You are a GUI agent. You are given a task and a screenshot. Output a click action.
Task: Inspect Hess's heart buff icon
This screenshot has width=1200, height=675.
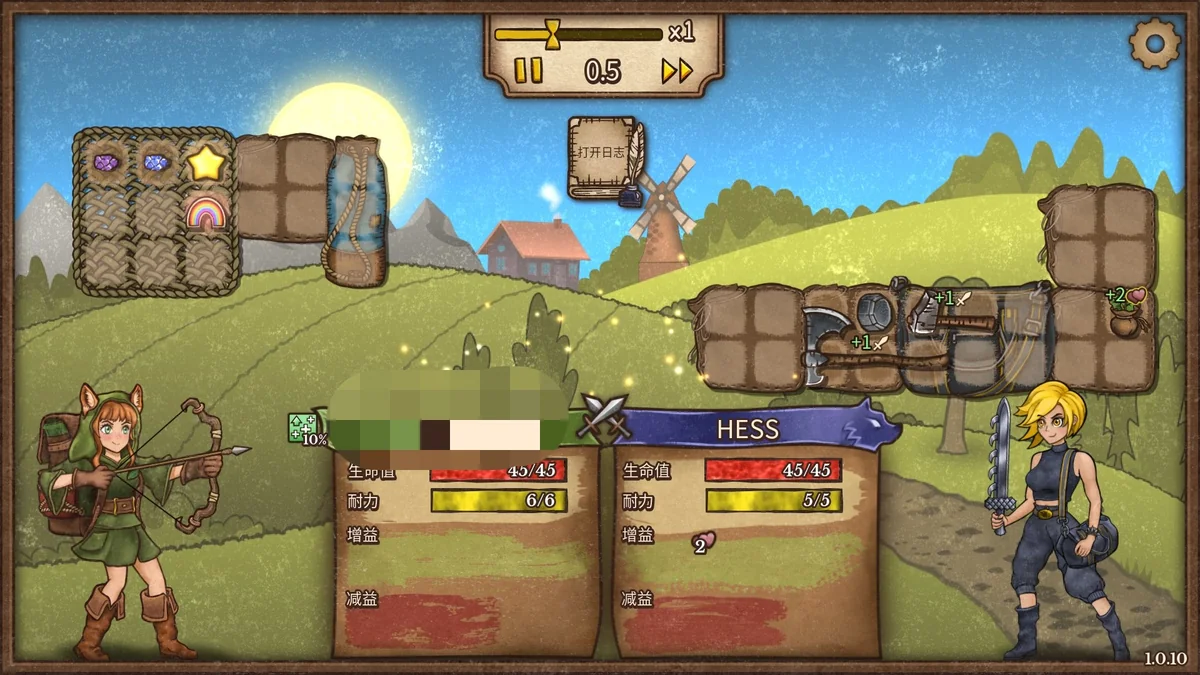point(703,542)
